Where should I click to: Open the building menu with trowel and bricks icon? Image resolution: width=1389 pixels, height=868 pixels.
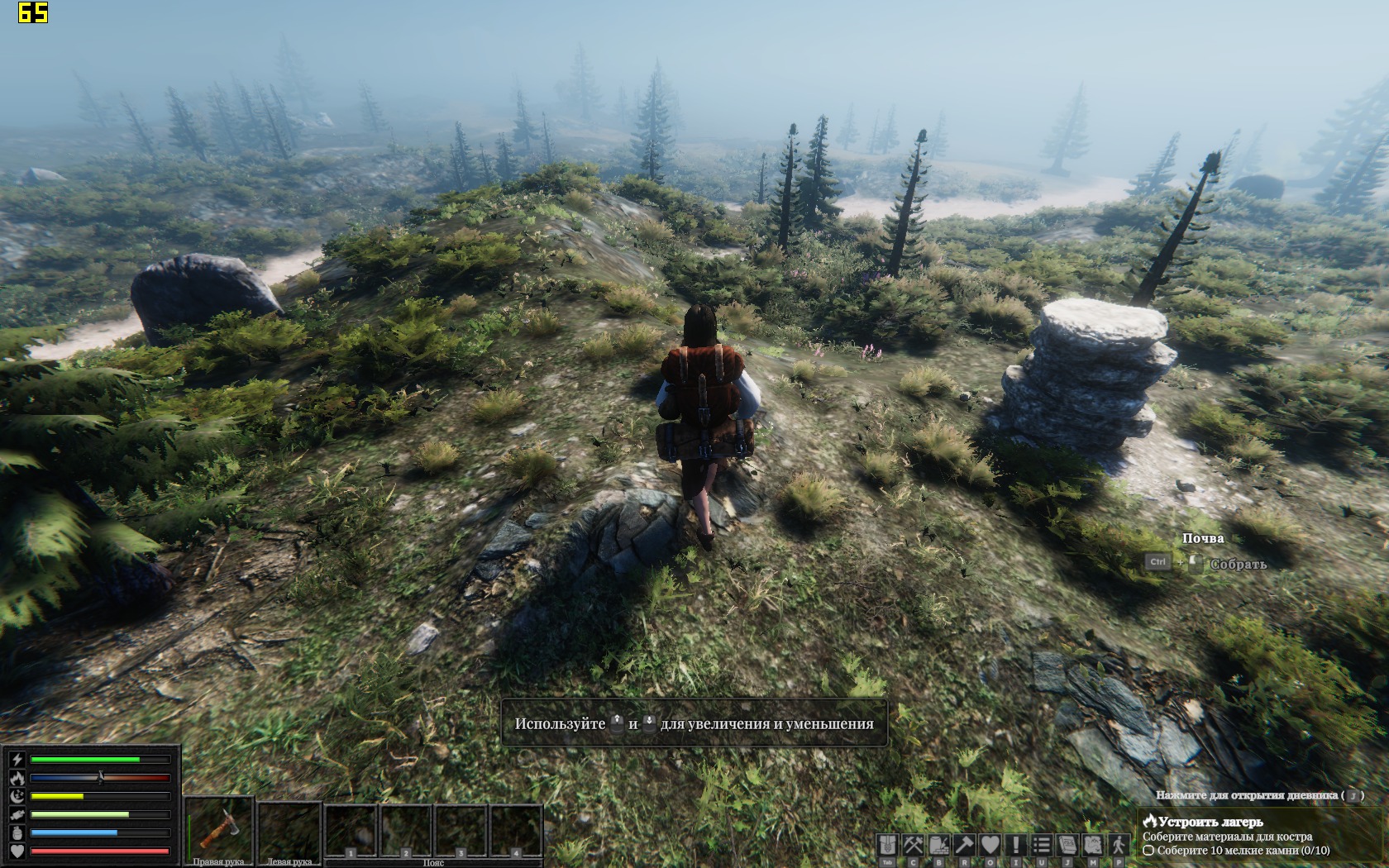pyautogui.click(x=939, y=845)
